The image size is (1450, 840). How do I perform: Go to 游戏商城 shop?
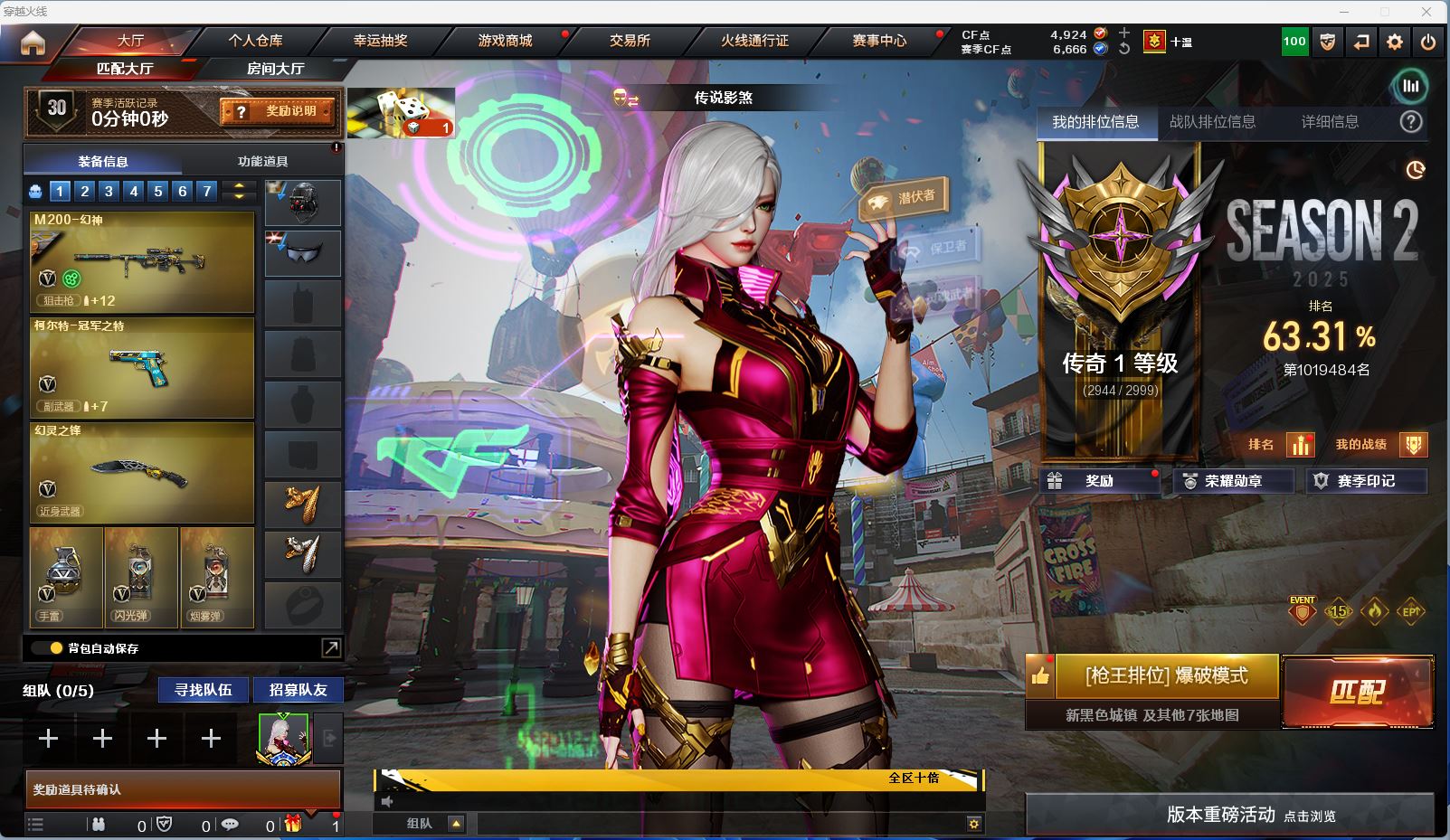pos(505,41)
